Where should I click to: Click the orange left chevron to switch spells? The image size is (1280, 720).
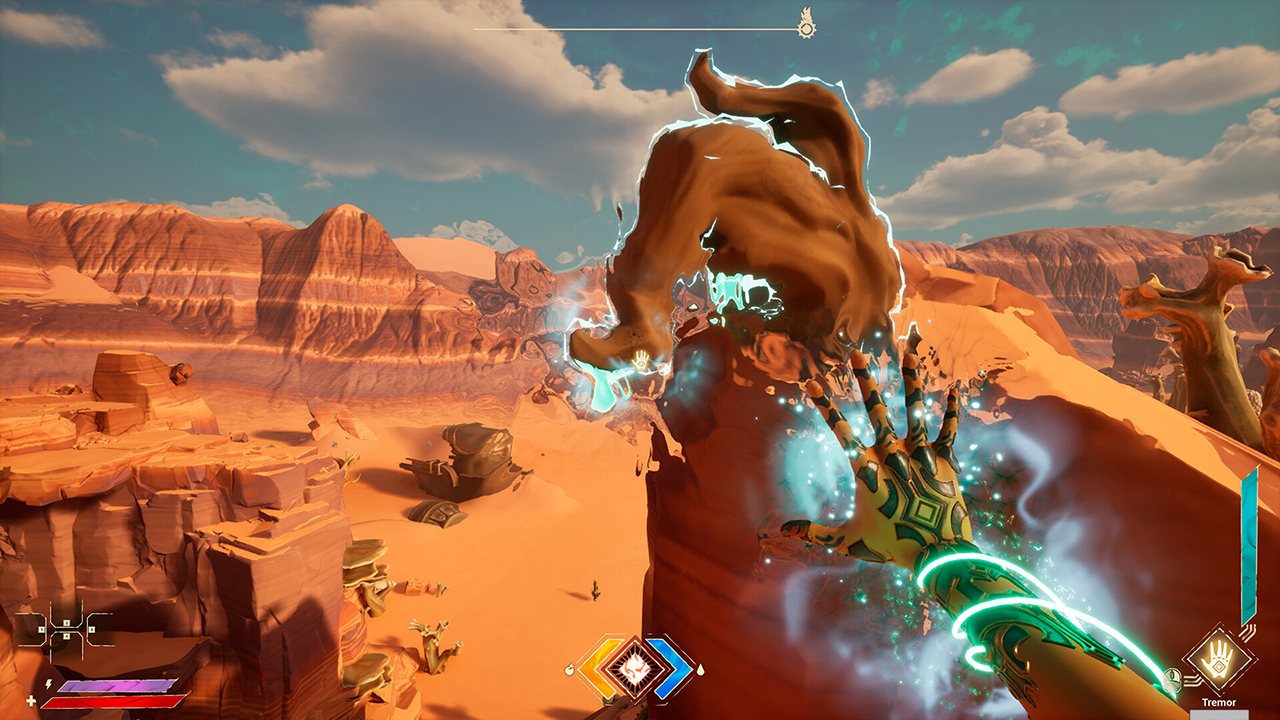coord(598,668)
